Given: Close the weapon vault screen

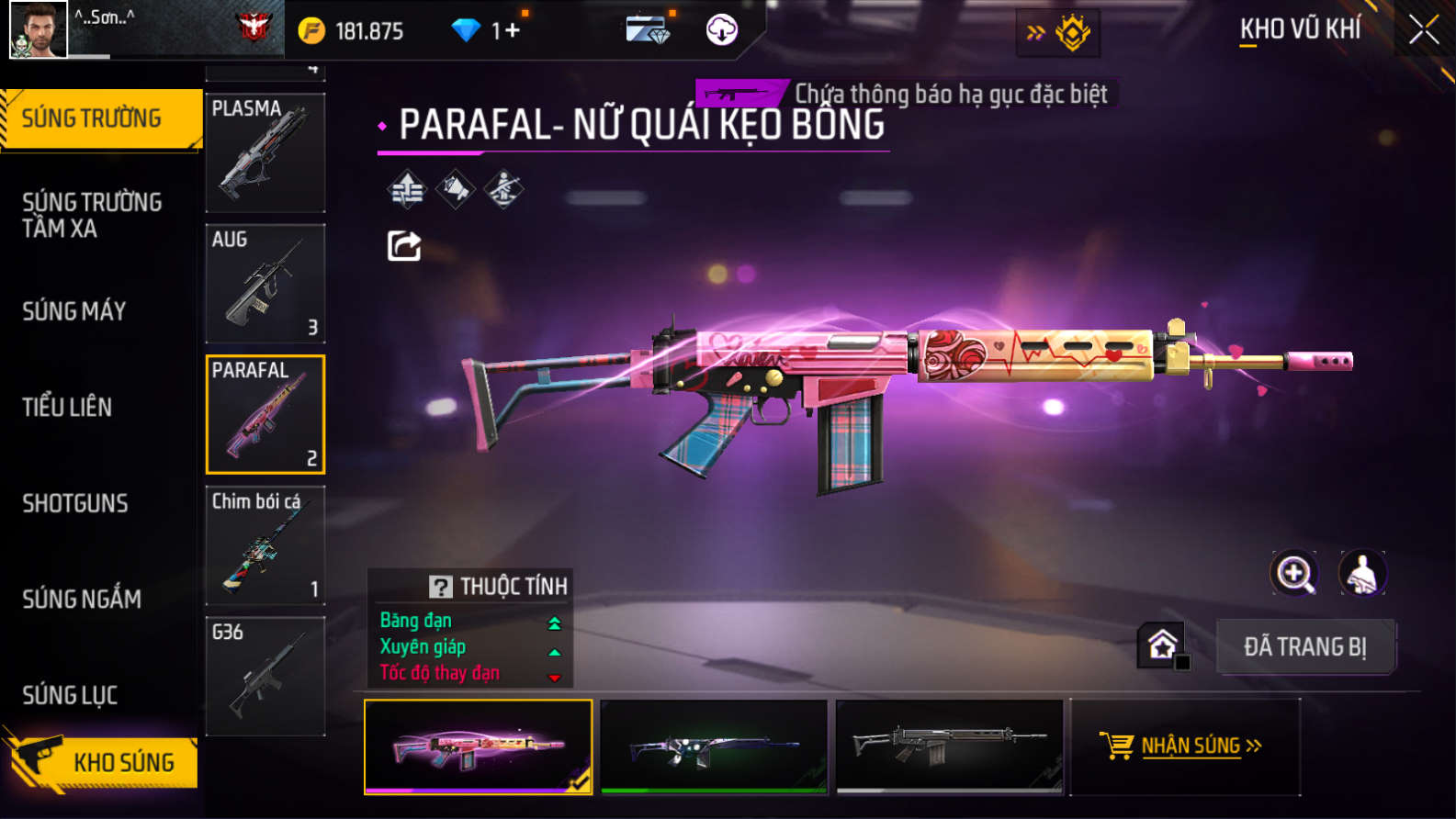Looking at the screenshot, I should pos(1423,30).
